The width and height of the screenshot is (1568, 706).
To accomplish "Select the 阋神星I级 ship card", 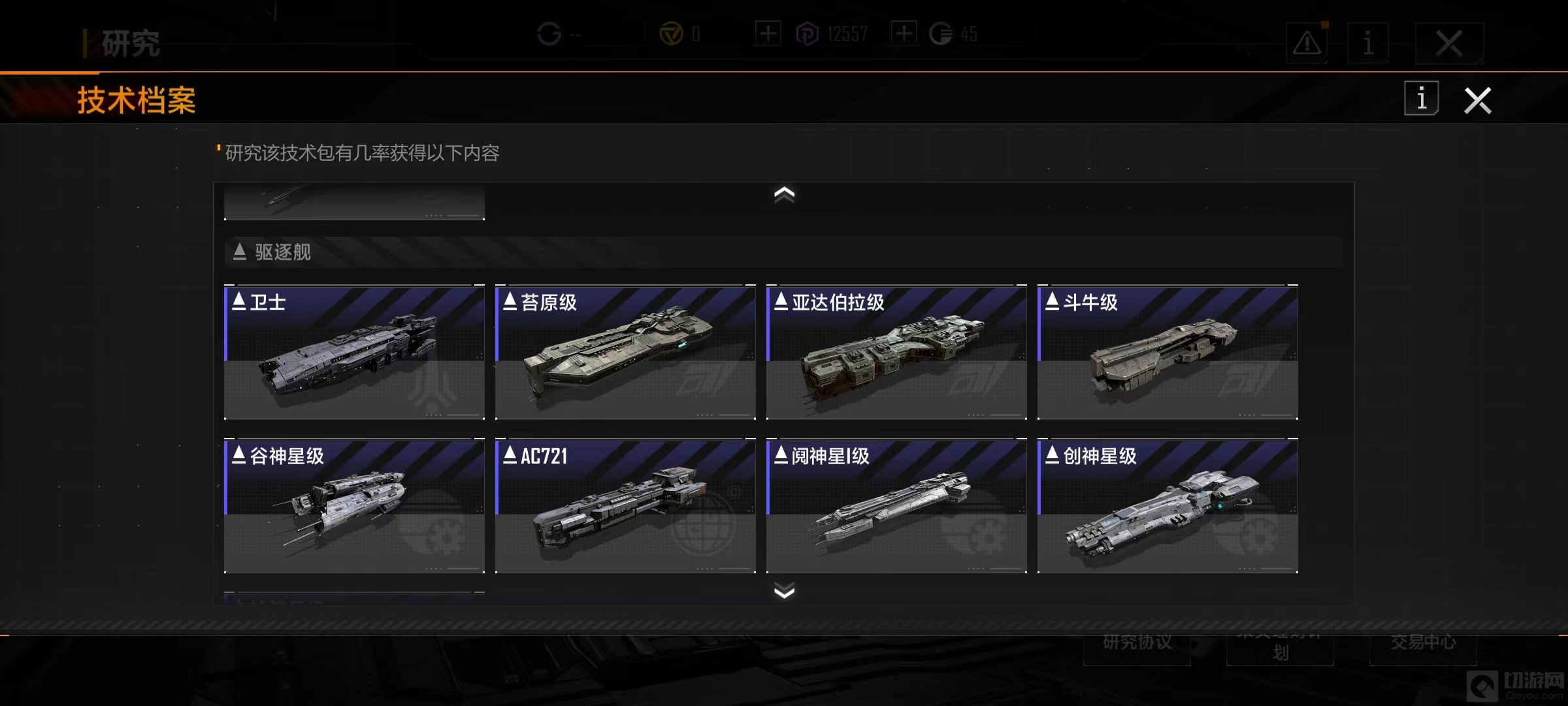I will click(896, 506).
